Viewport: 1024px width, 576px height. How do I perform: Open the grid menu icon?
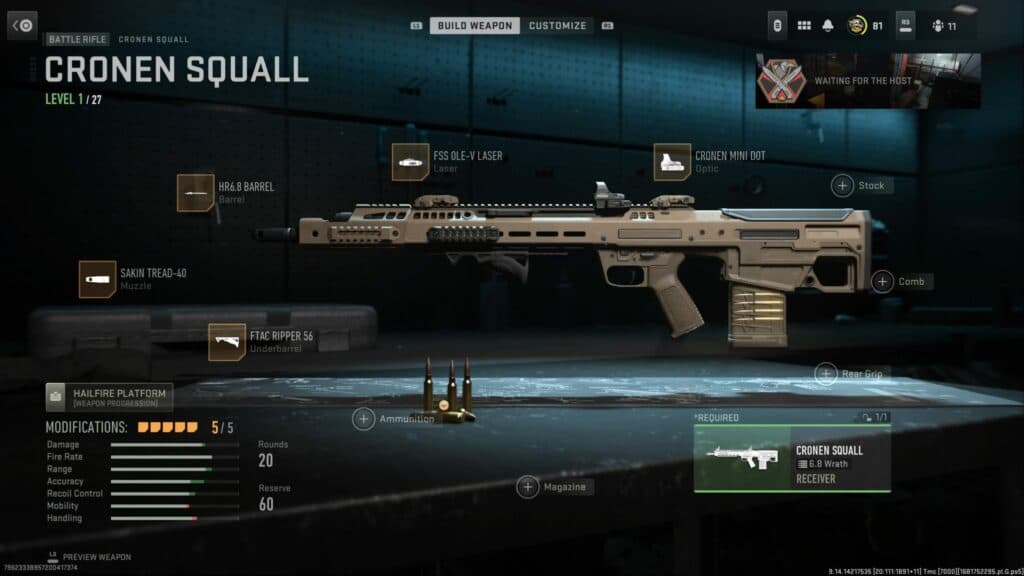point(803,25)
